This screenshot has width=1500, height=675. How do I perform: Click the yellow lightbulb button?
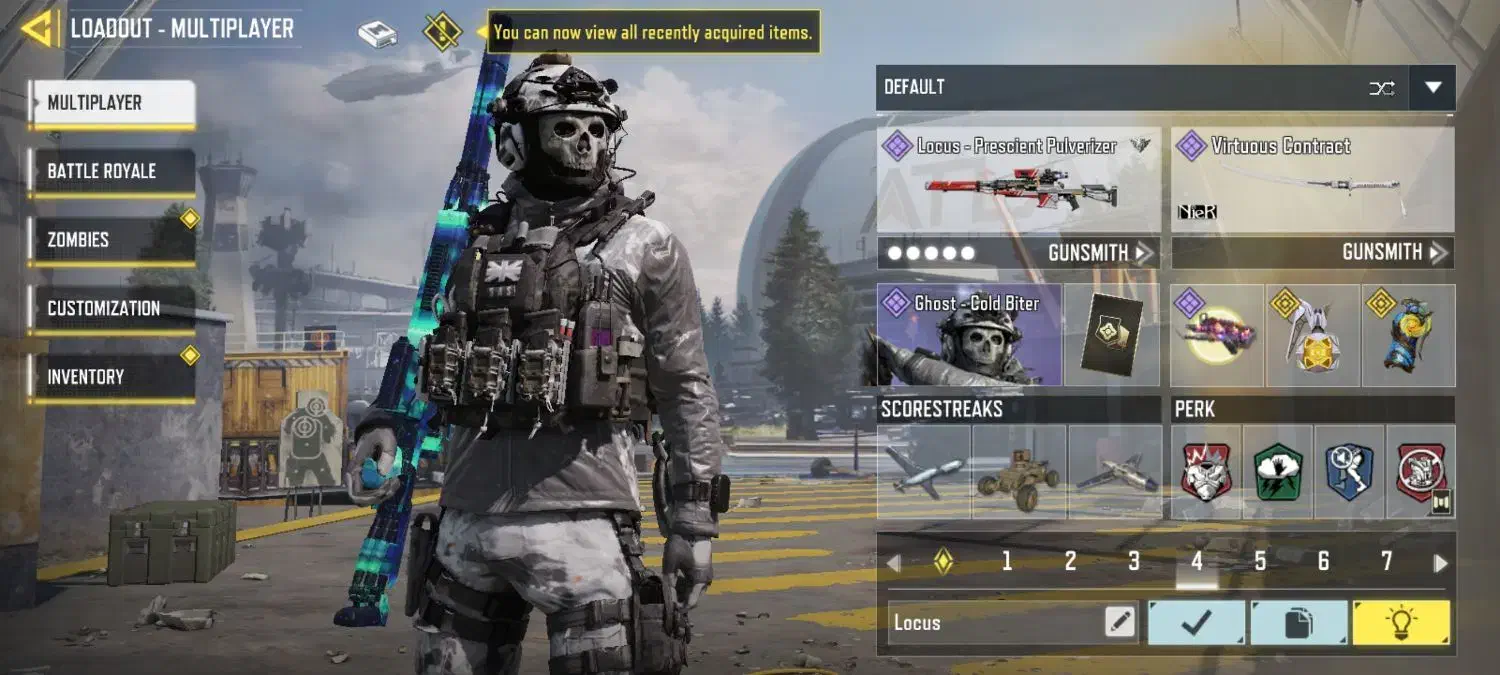coord(1400,623)
